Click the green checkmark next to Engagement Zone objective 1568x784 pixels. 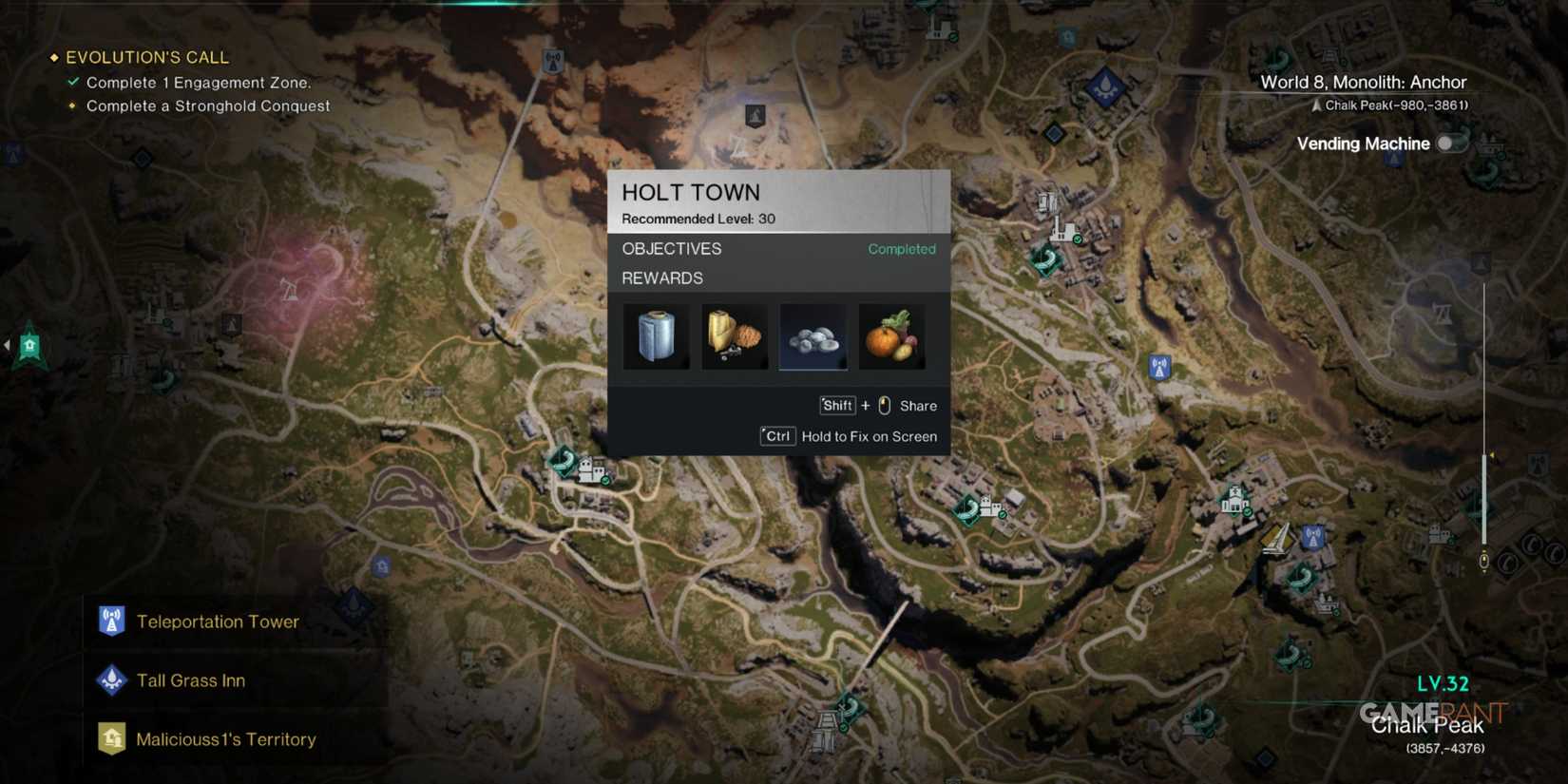(73, 82)
